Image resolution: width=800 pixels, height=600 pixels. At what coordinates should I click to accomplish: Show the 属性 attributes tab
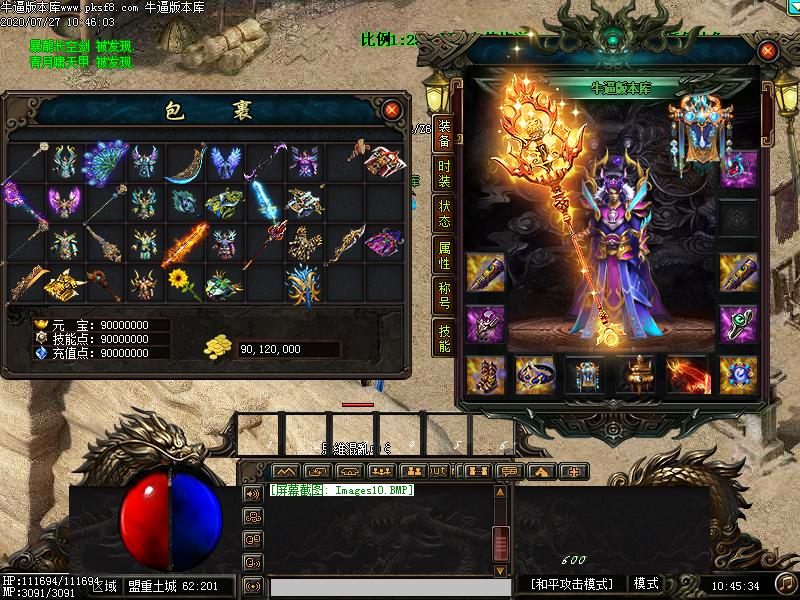pyautogui.click(x=444, y=255)
